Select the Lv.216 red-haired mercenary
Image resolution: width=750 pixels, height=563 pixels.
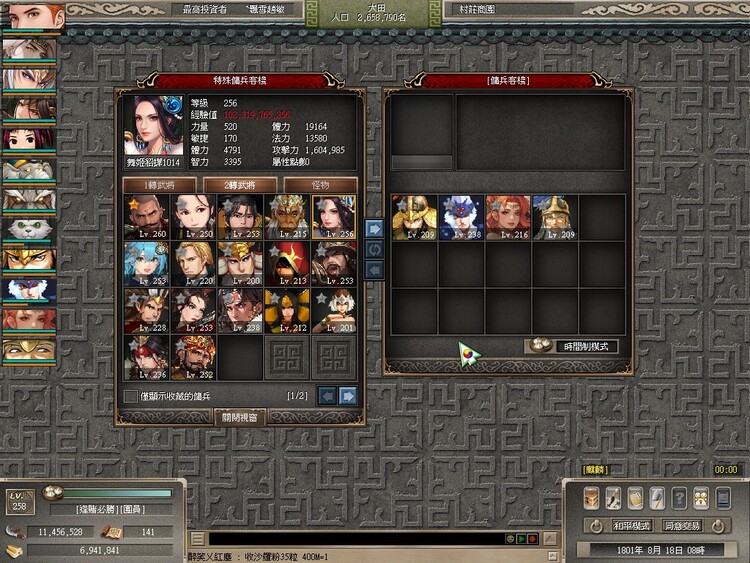[x=508, y=217]
